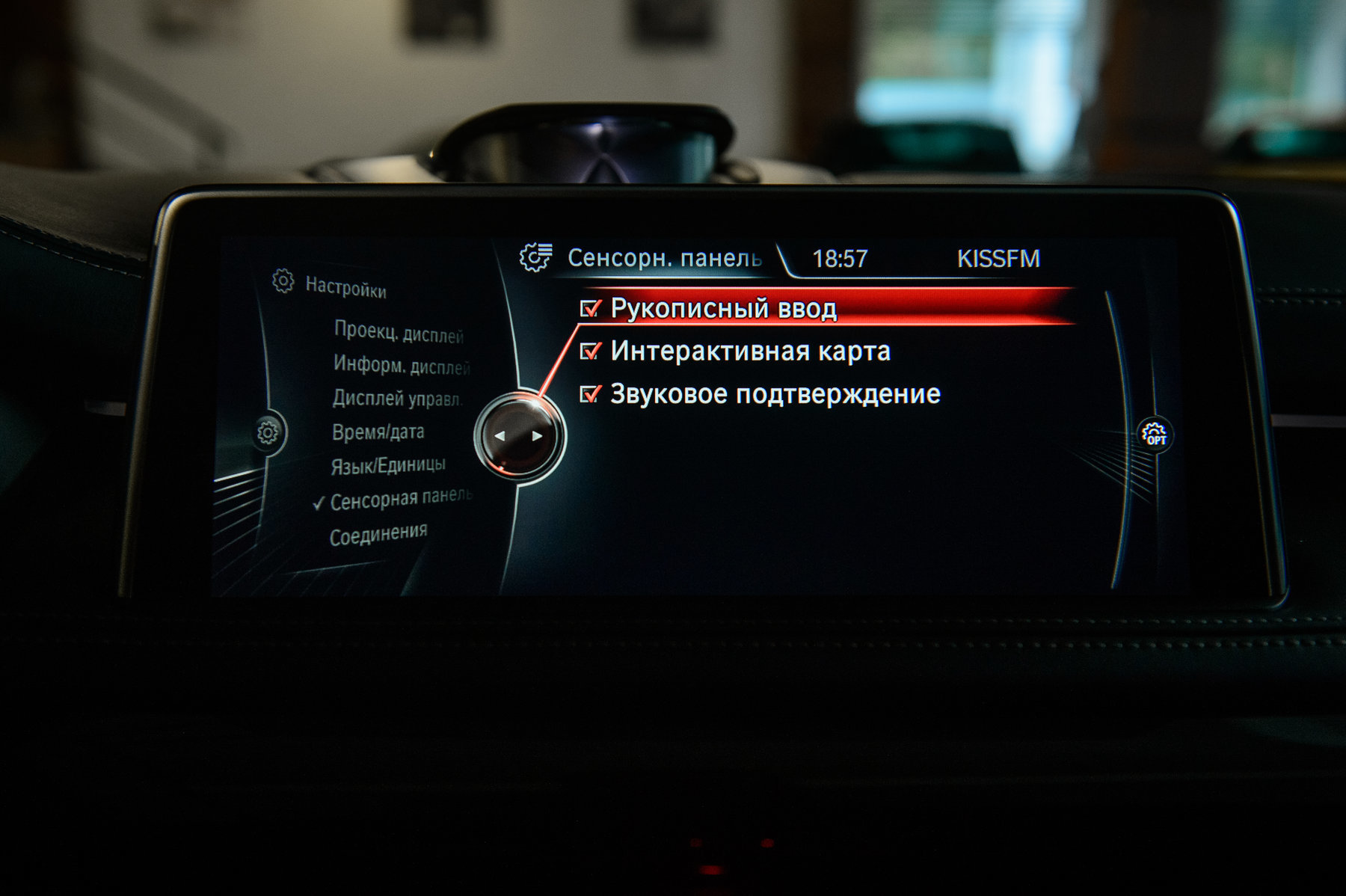Click the round left-right arrow controller knob

click(519, 436)
